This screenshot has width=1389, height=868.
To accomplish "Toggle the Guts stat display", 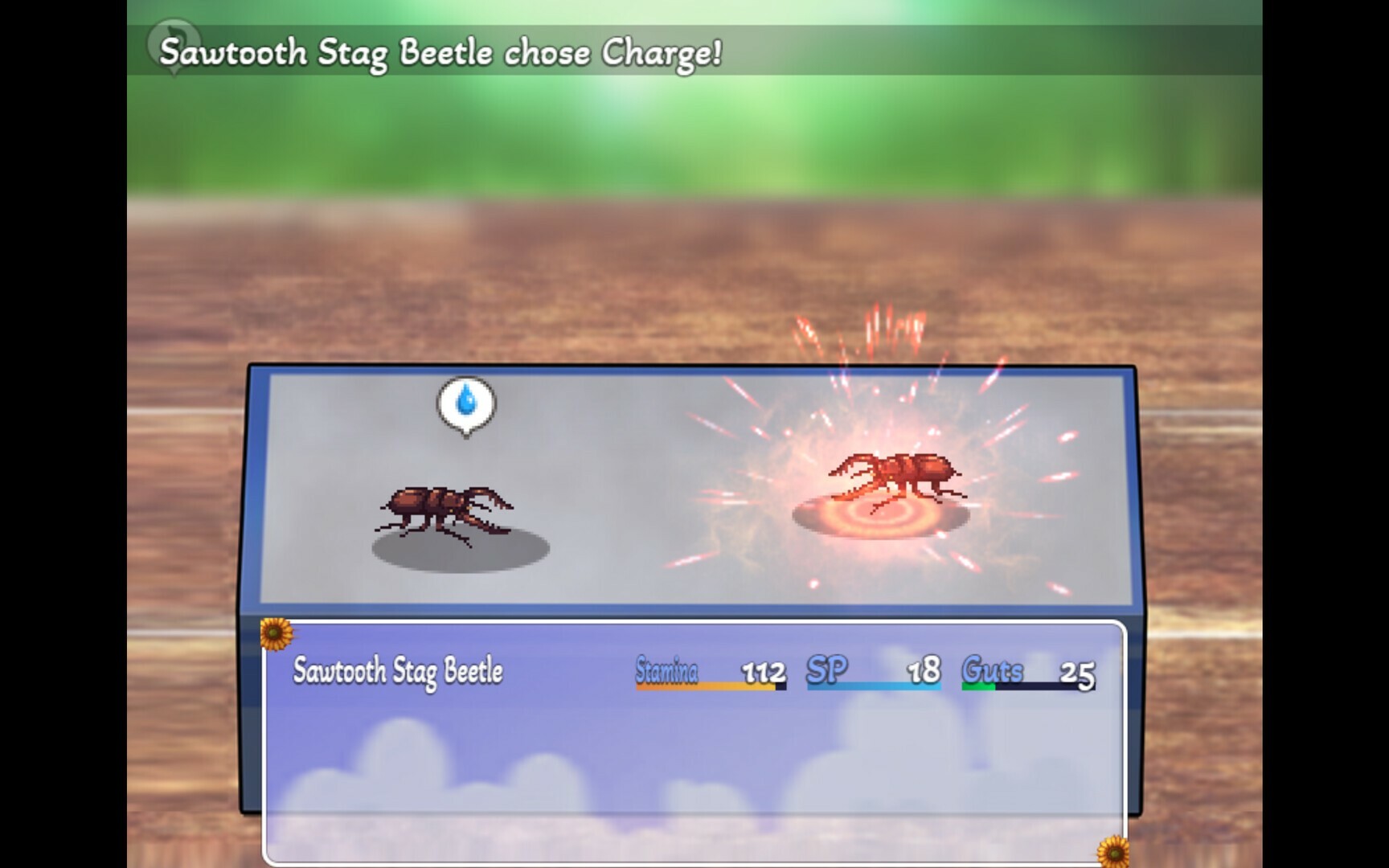I will pos(992,669).
